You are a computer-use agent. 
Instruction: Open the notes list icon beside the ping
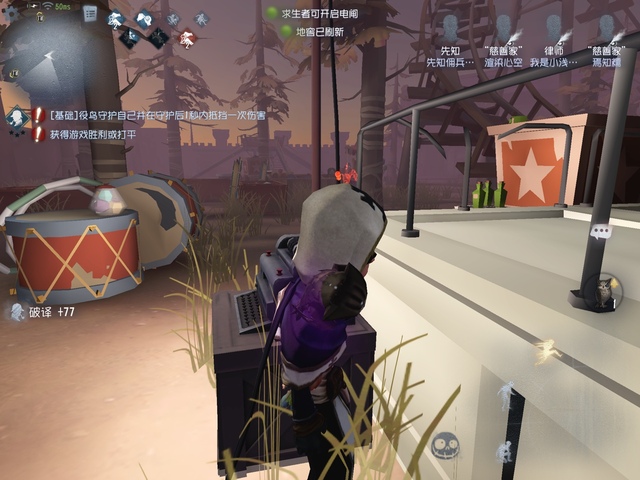pos(90,14)
